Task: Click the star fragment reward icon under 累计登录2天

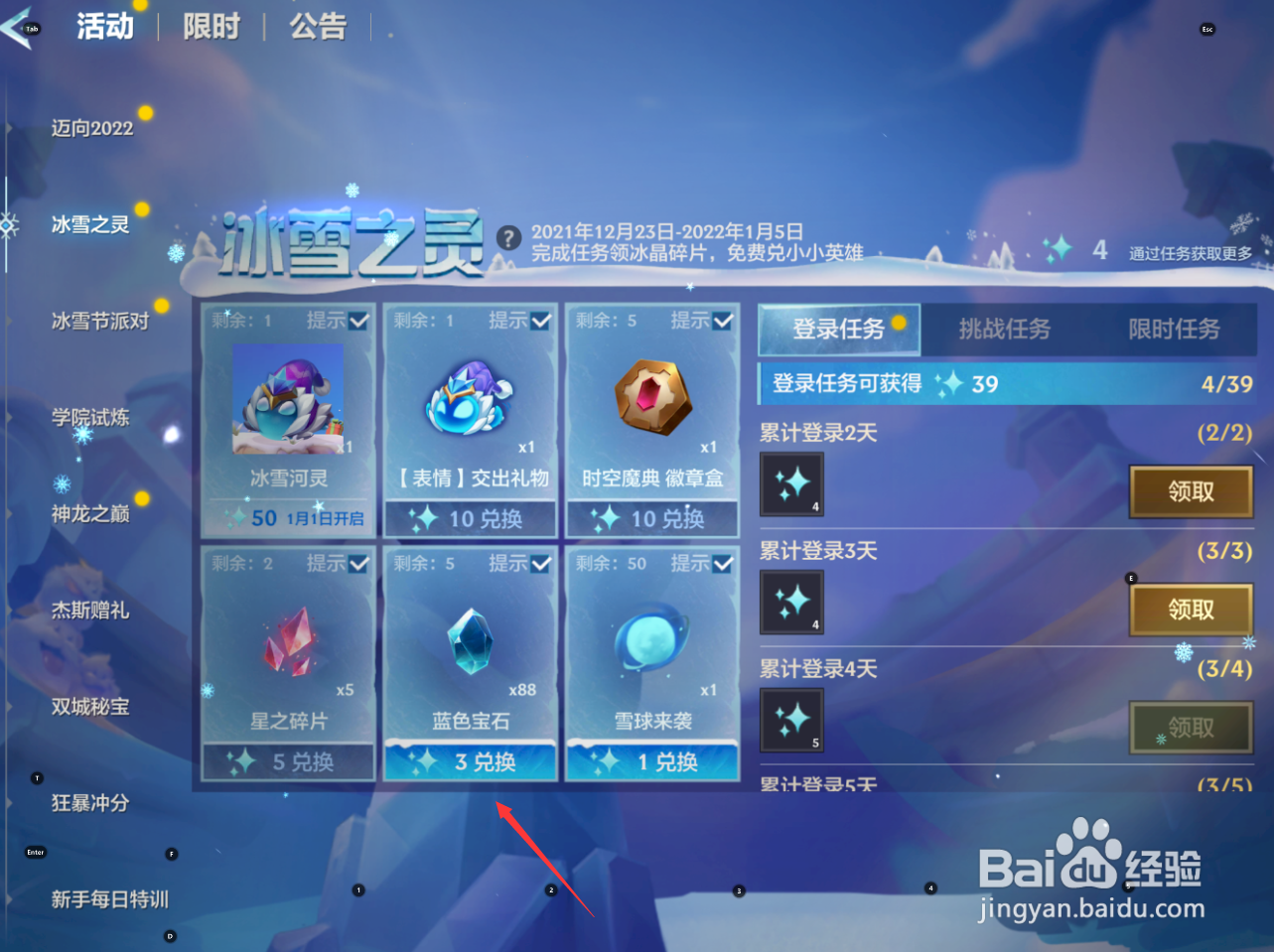Action: (x=790, y=484)
